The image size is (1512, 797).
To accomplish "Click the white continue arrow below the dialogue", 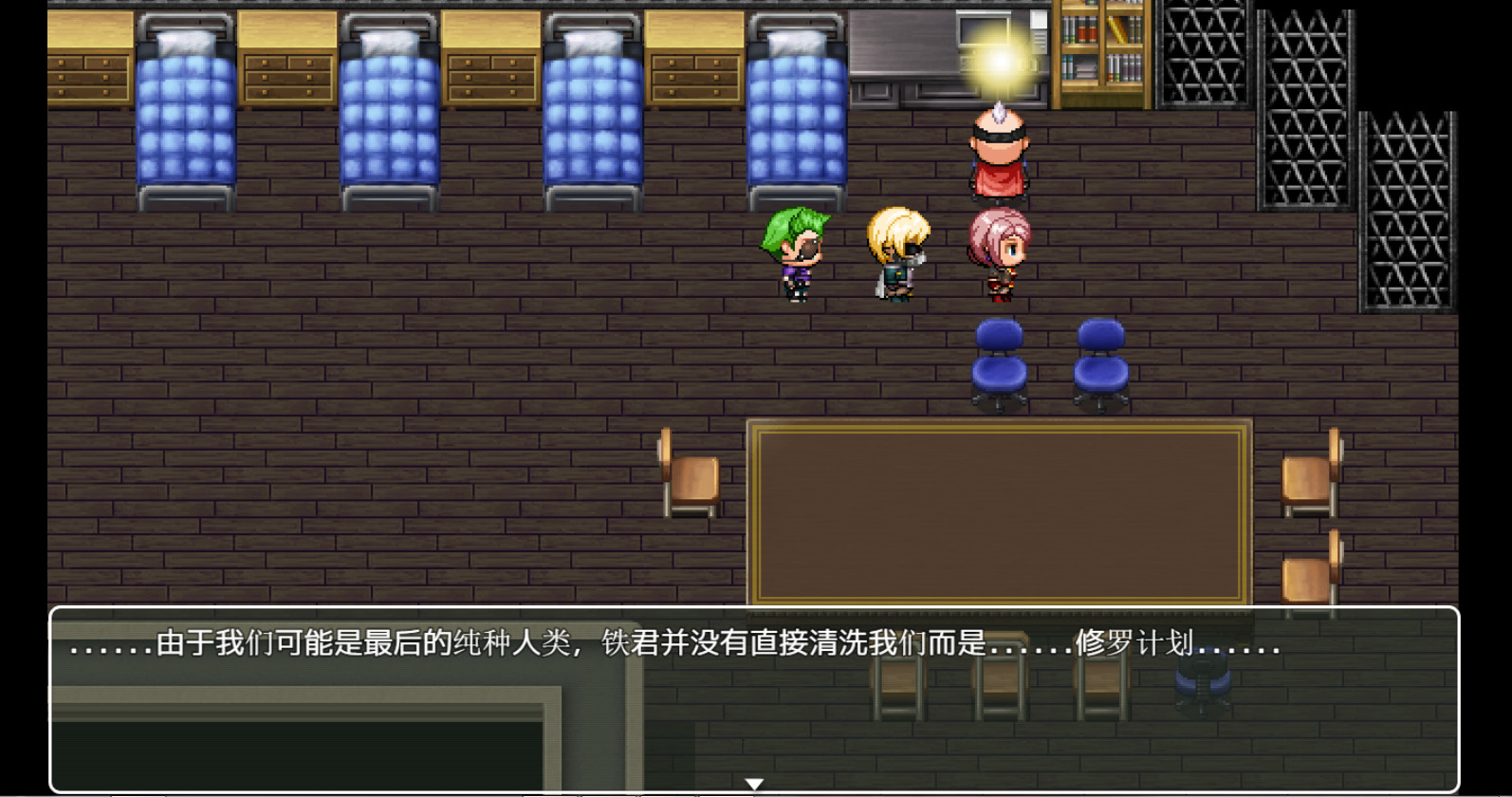I will pyautogui.click(x=754, y=783).
